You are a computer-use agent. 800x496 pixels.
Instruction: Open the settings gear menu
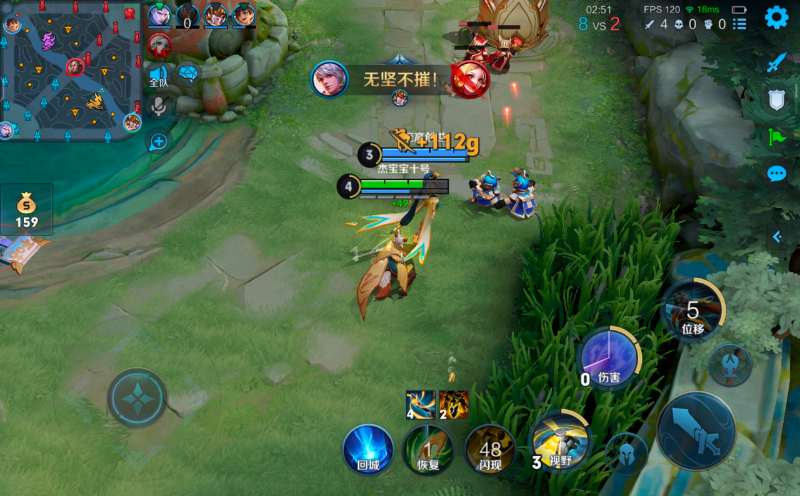tap(776, 17)
